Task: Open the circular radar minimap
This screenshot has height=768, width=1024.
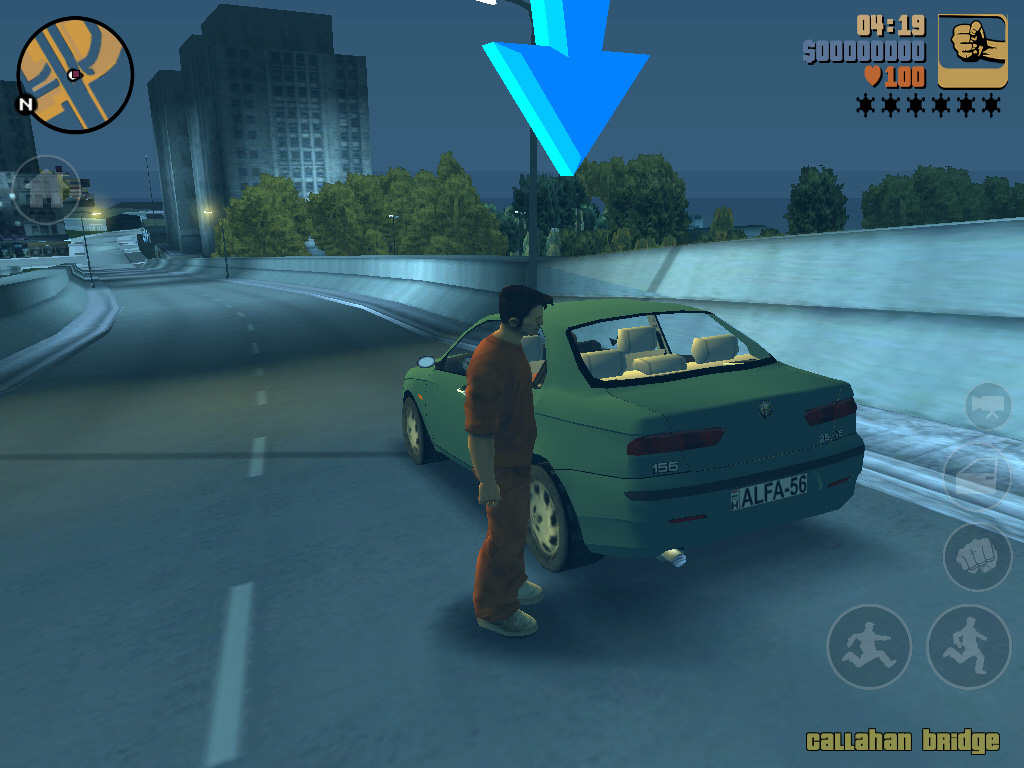Action: [75, 75]
